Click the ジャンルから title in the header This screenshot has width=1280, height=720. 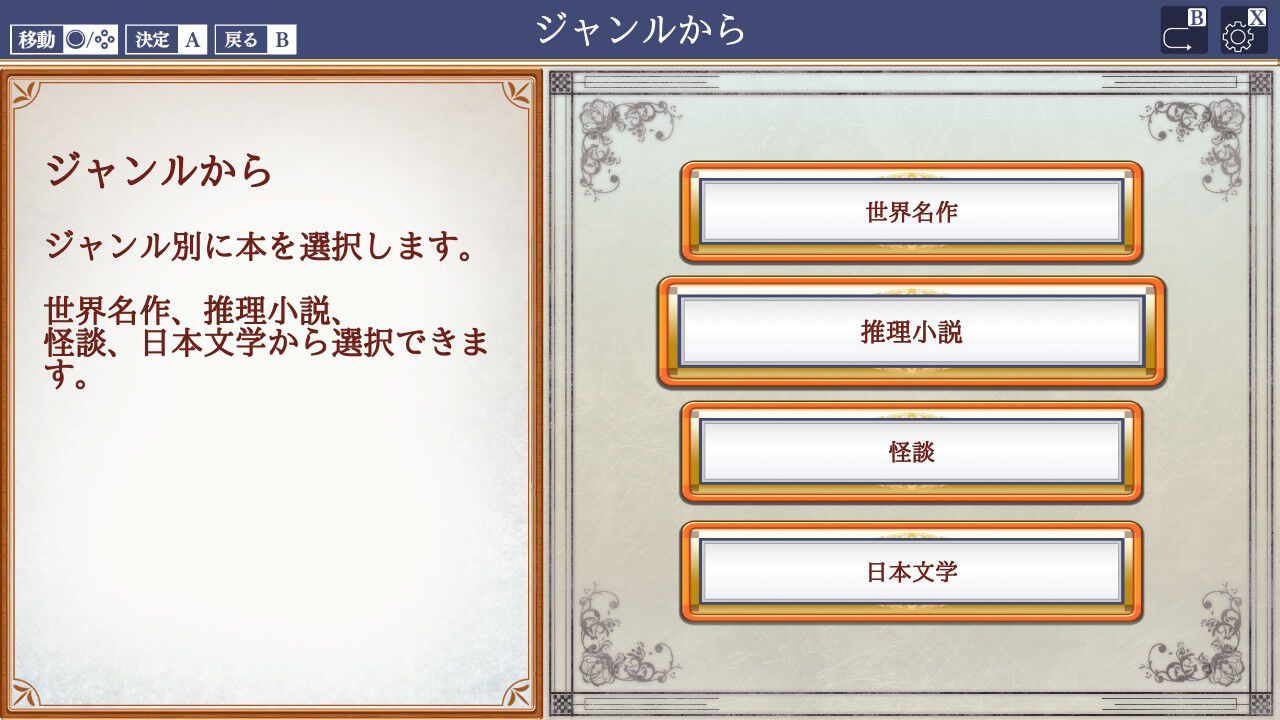(639, 28)
